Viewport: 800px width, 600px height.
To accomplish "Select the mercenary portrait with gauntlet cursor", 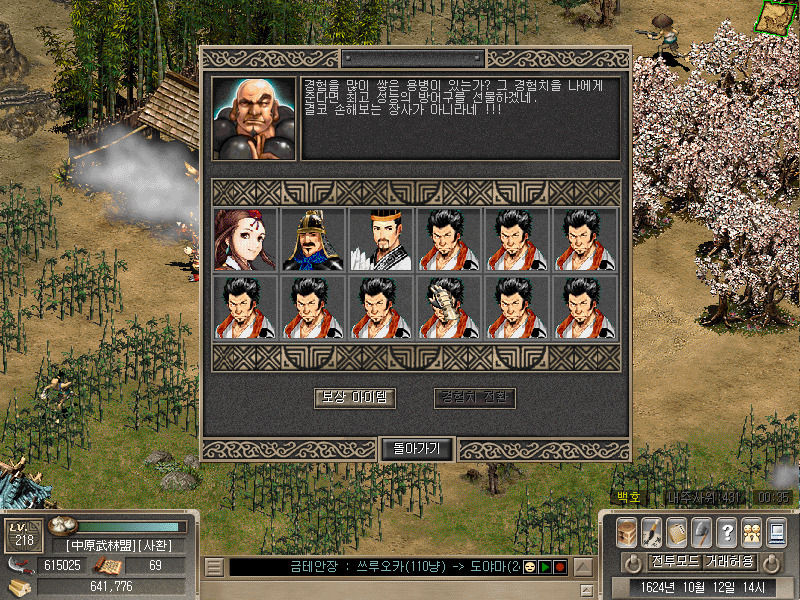I will pos(449,308).
